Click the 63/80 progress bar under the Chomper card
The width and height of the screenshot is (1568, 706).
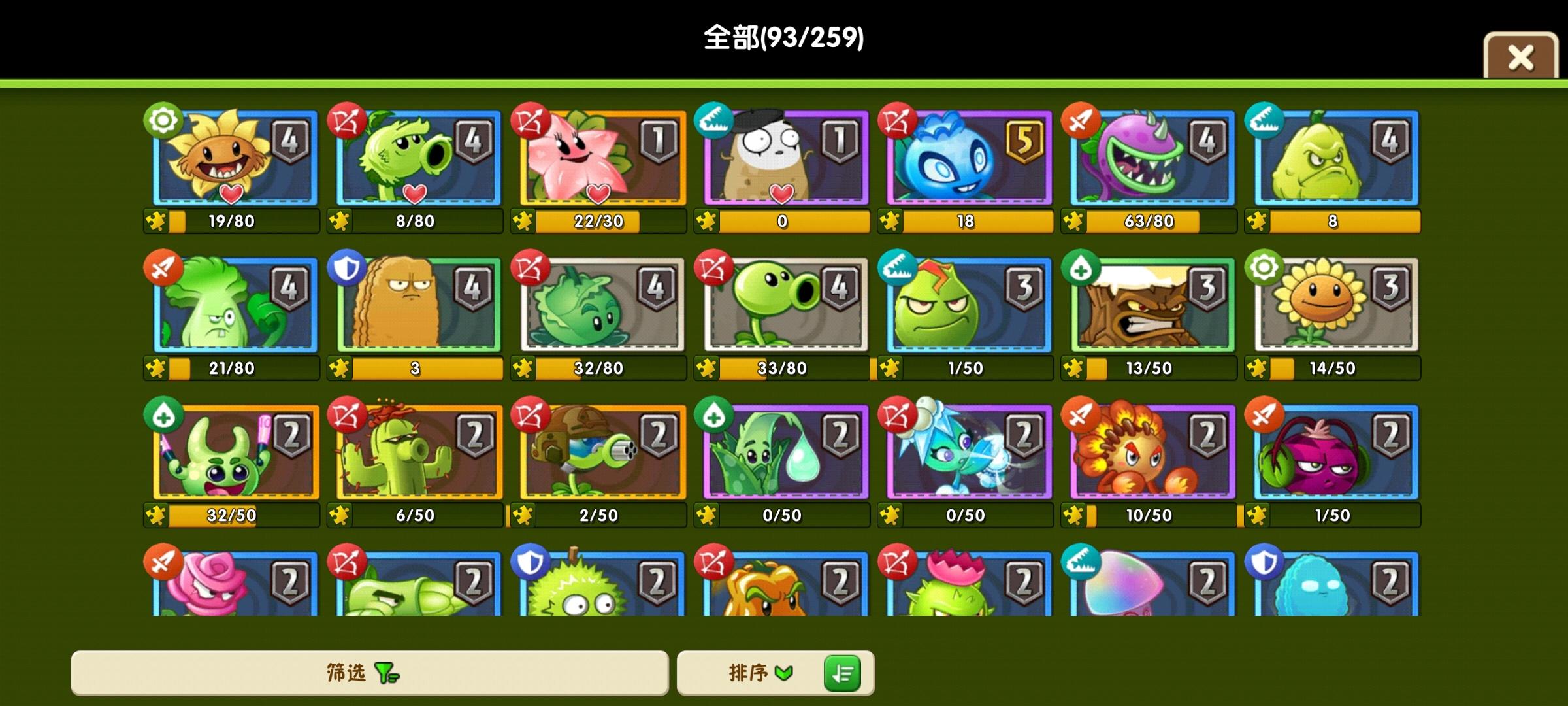(1150, 222)
